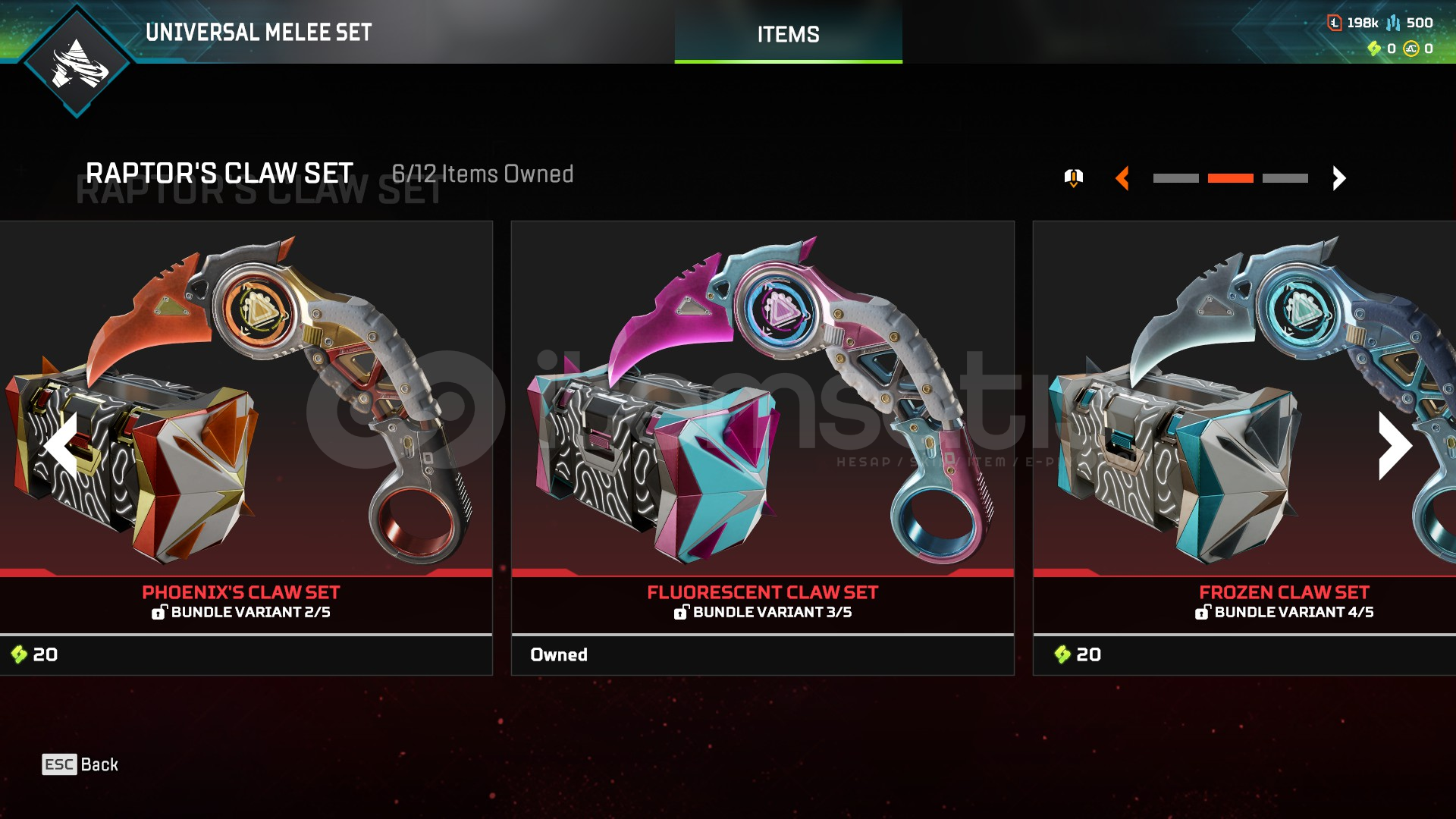Open the info icon beside page arrows
The height and width of the screenshot is (819, 1456).
(1073, 178)
